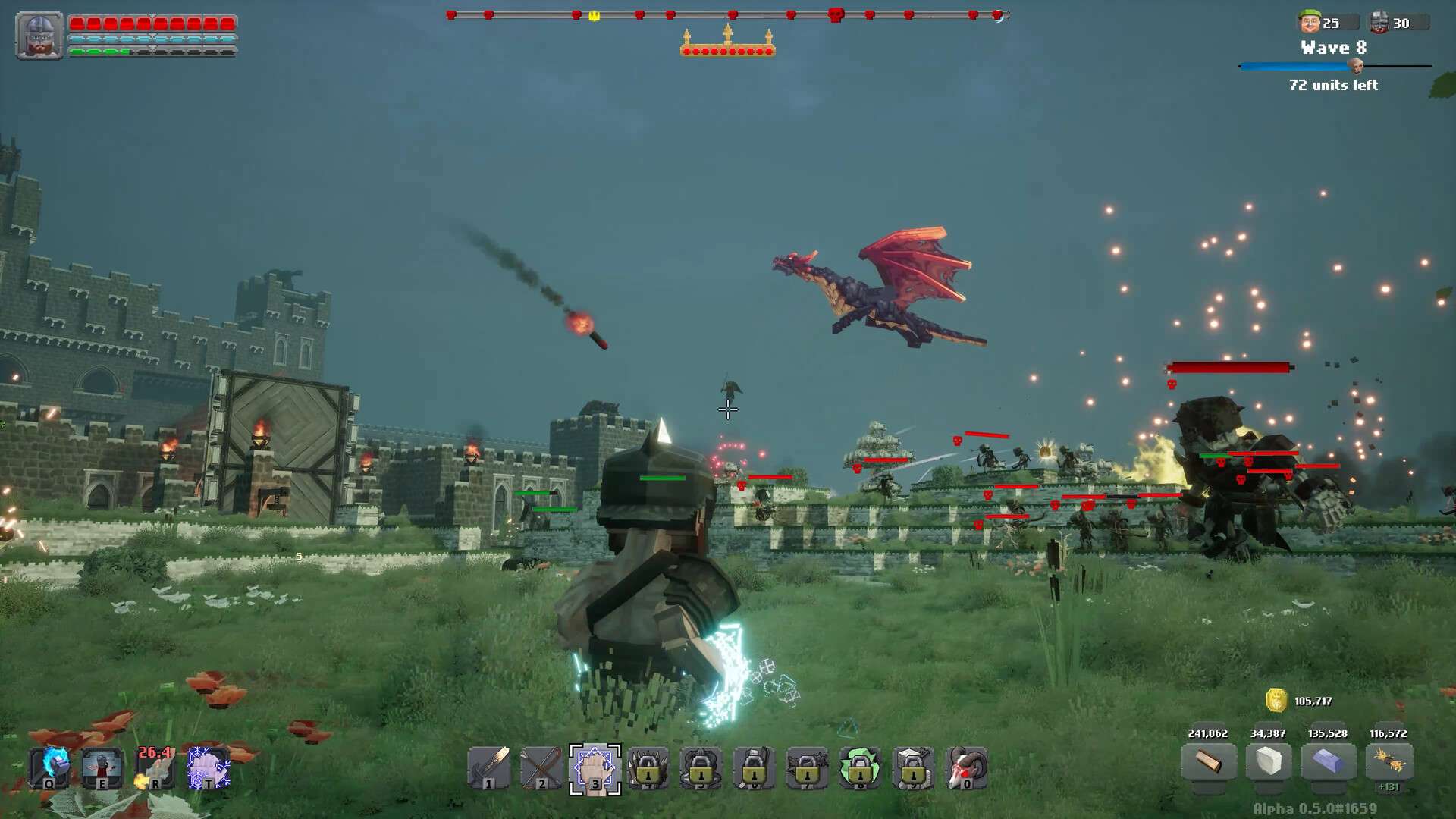Choose the ram skull hotbar slot
The width and height of the screenshot is (1456, 819).
coord(967,768)
